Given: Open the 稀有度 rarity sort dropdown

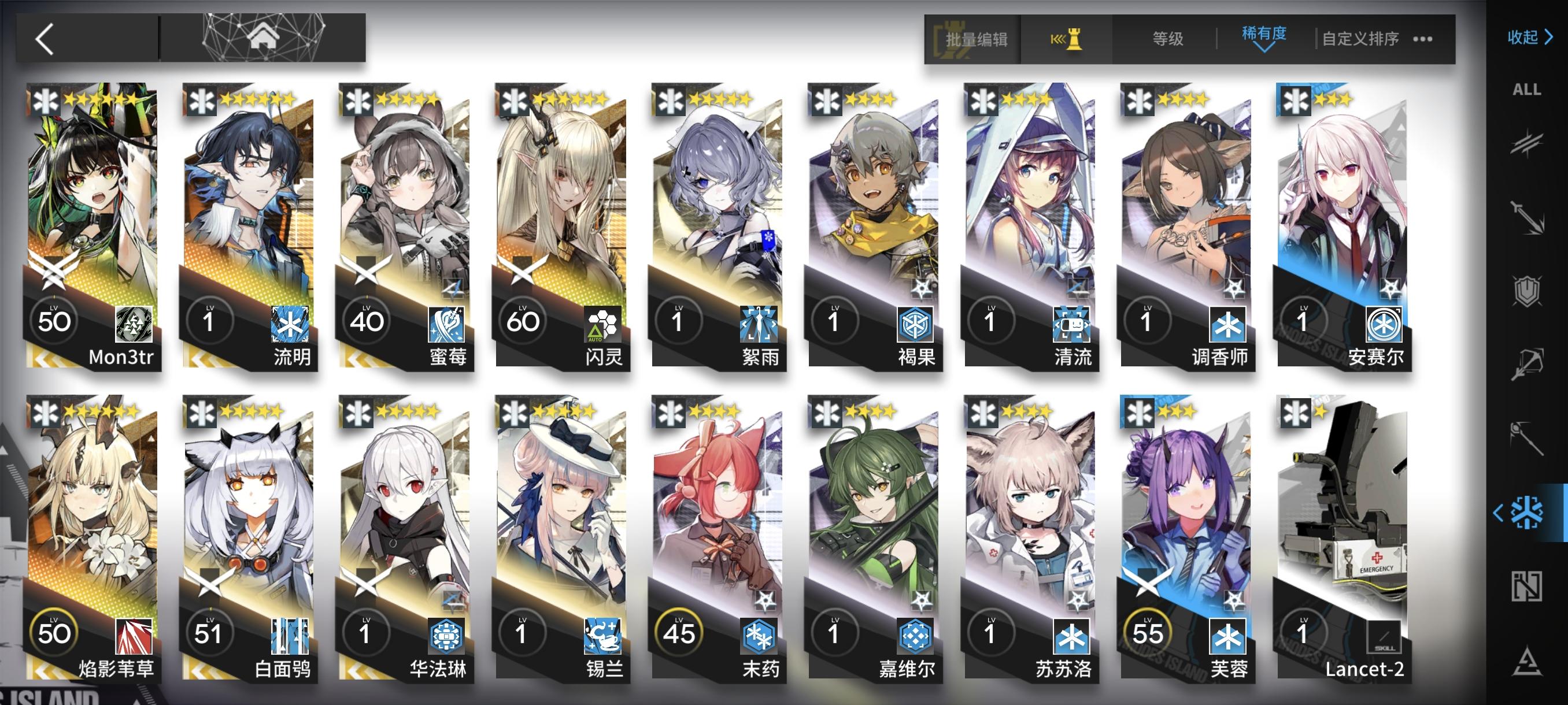Looking at the screenshot, I should point(1264,38).
